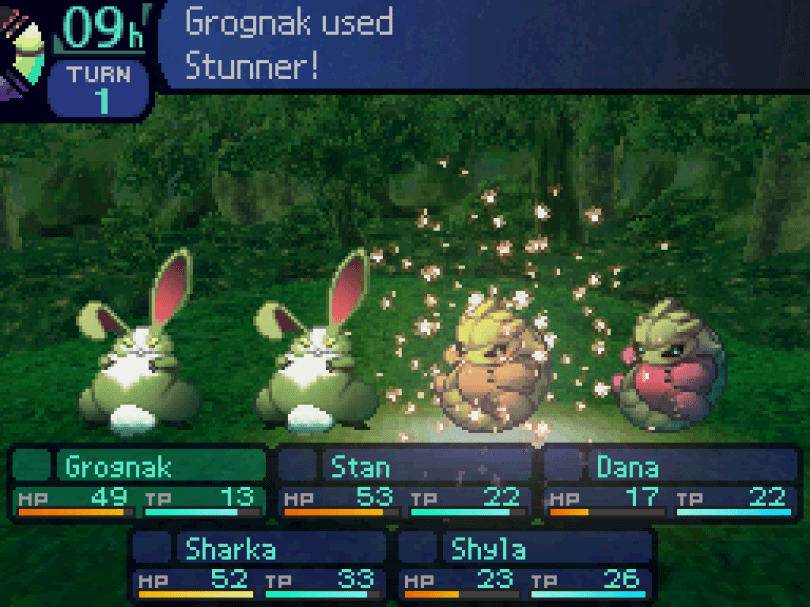This screenshot has width=810, height=607.
Task: Select Stan's party status panel
Action: tap(404, 483)
